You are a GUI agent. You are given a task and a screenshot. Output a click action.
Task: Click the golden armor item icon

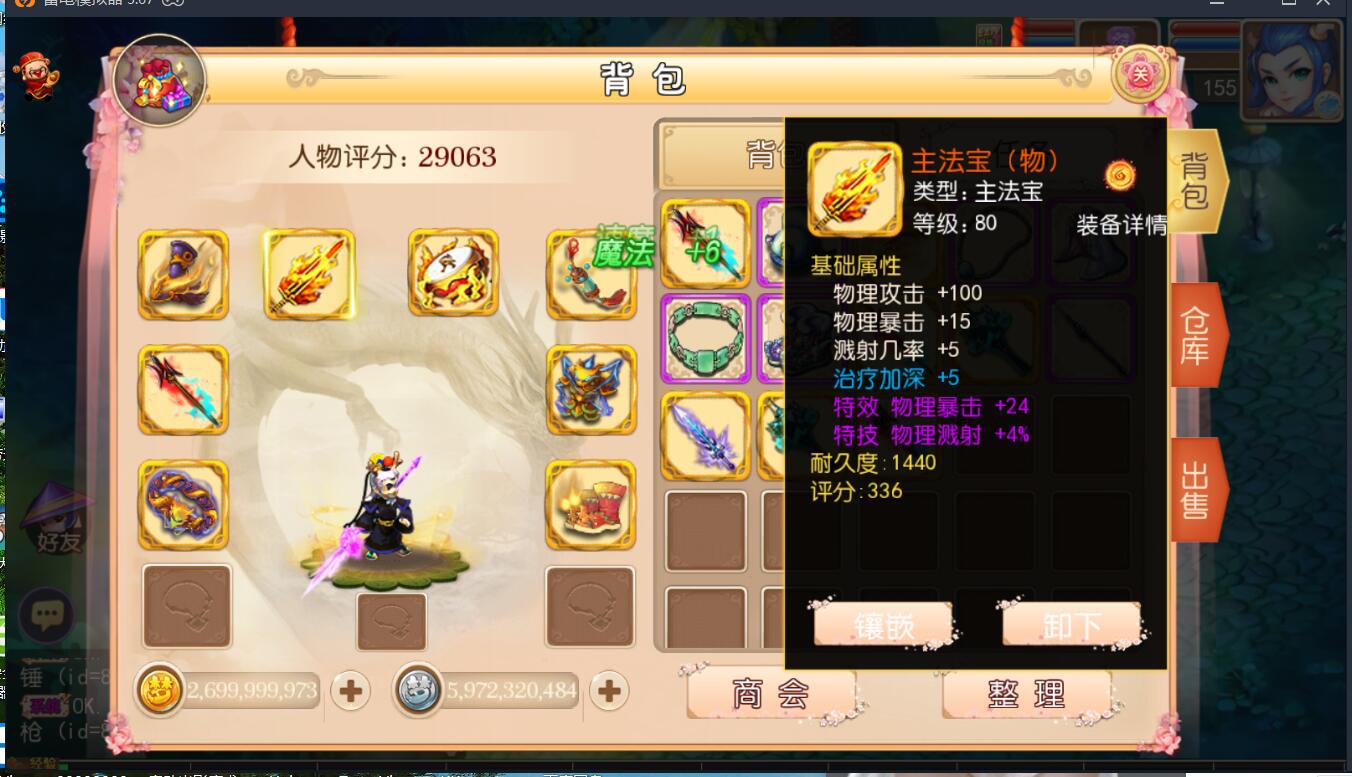590,390
